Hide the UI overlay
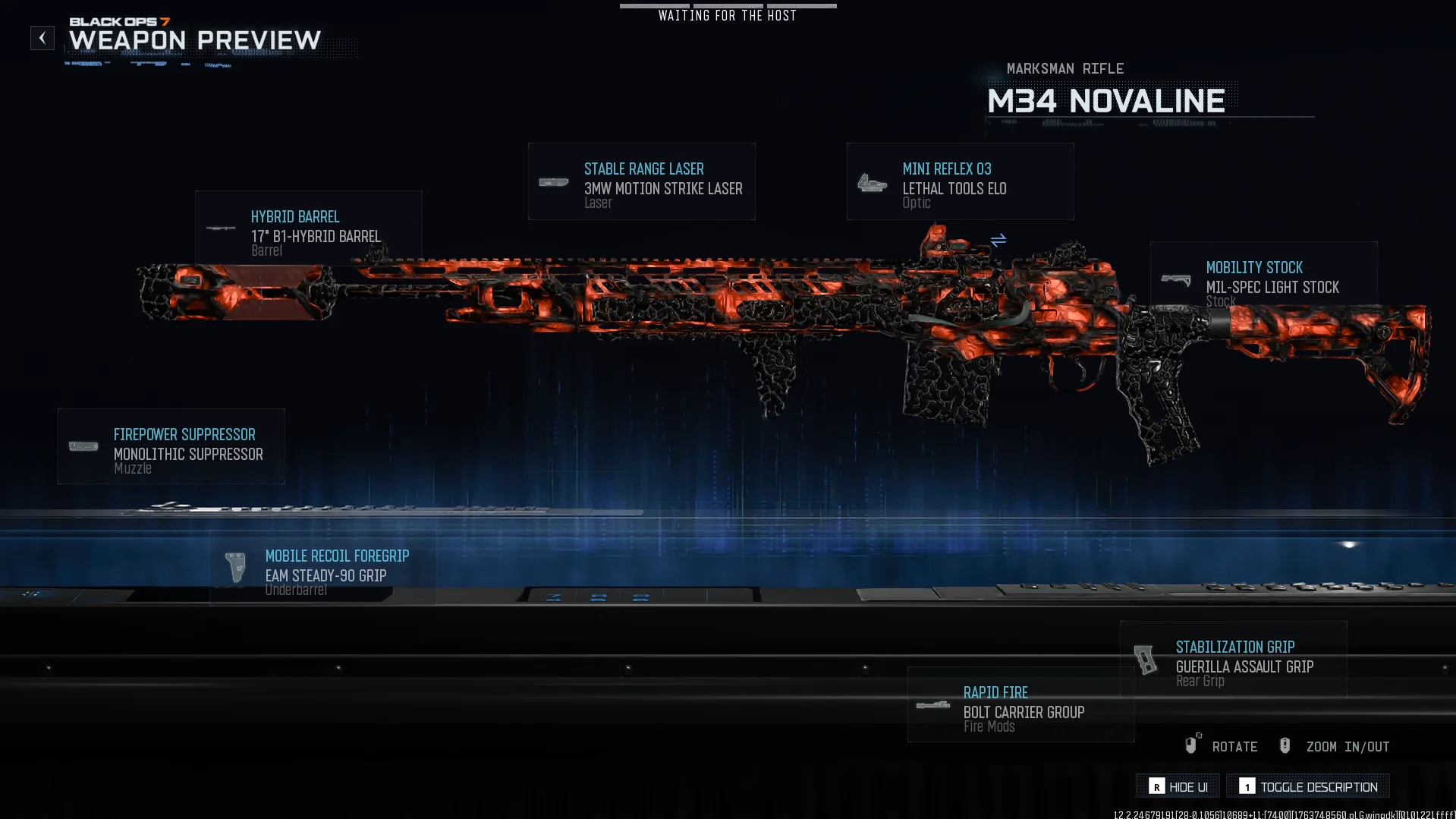1456x819 pixels. [1178, 786]
